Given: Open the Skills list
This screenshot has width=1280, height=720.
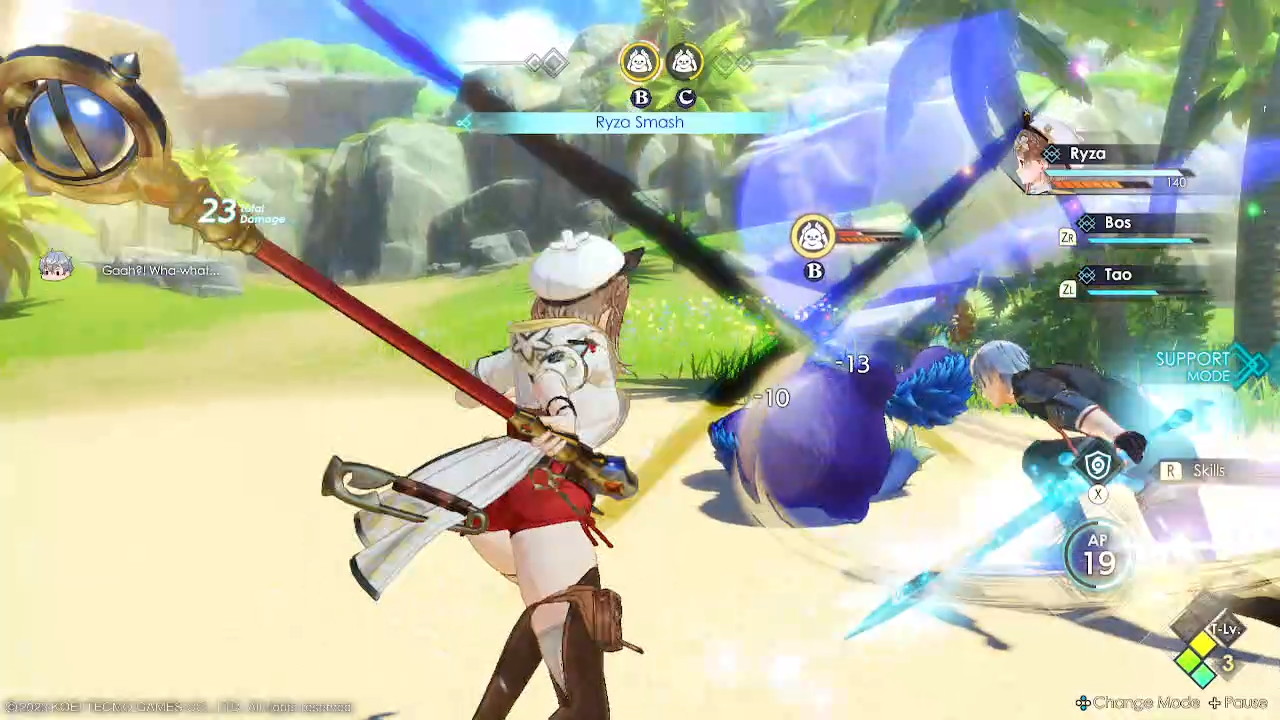Looking at the screenshot, I should (1196, 471).
